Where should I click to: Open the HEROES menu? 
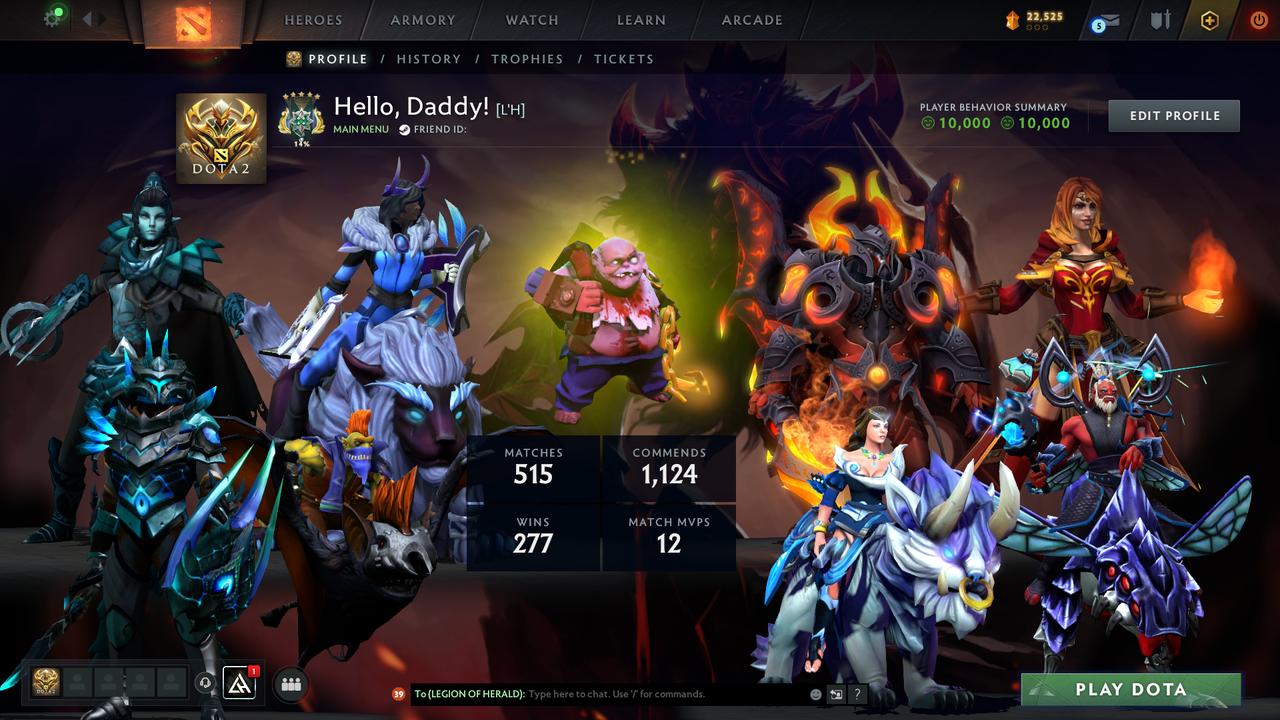pos(313,20)
